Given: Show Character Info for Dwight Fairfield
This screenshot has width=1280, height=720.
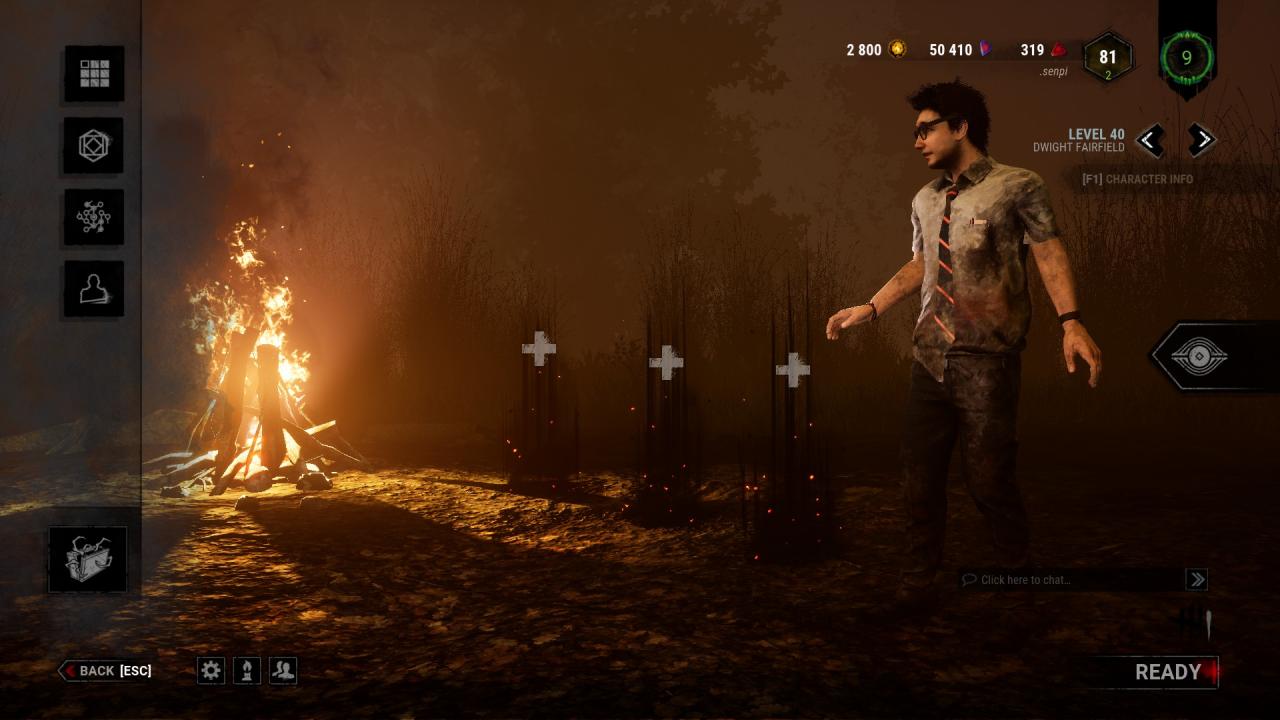Looking at the screenshot, I should tap(1137, 180).
